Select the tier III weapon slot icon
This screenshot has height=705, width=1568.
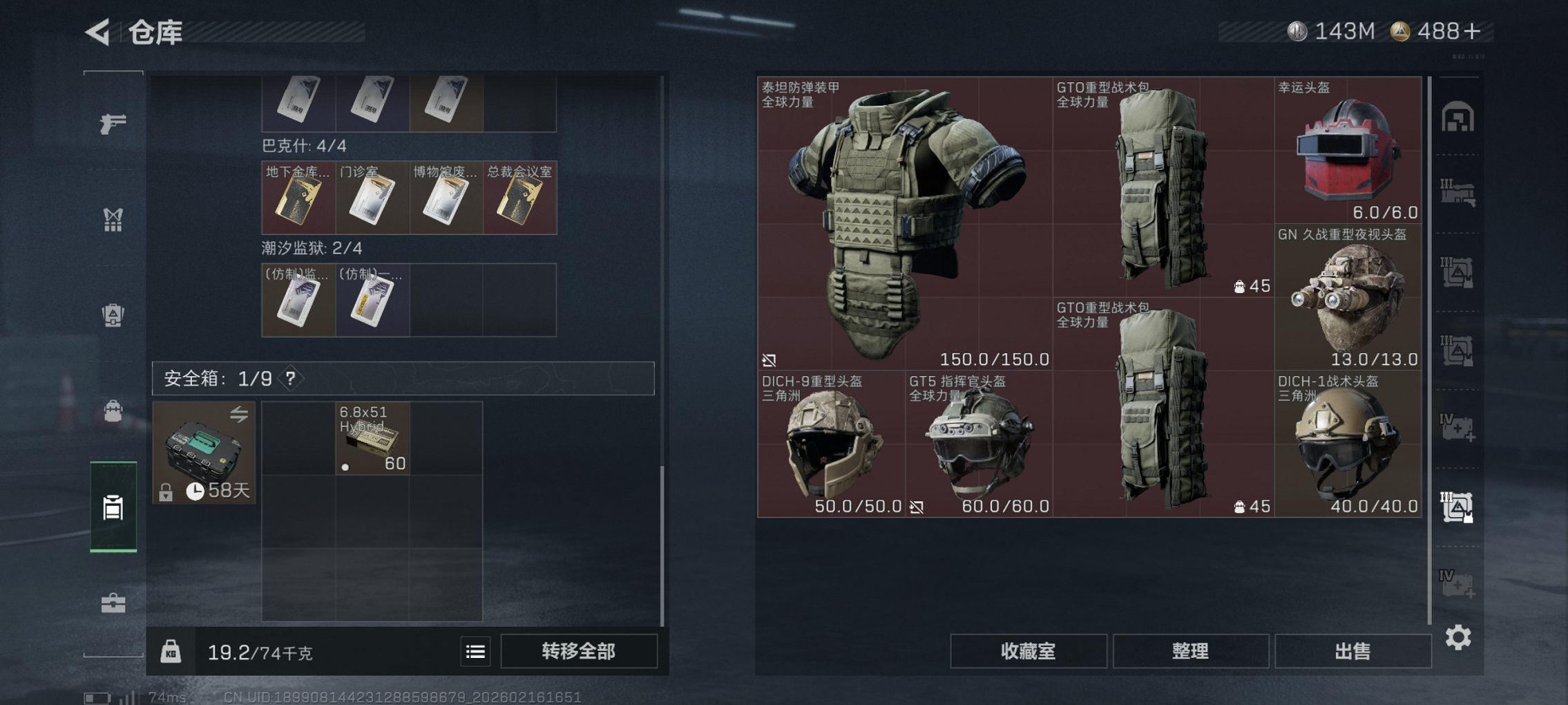[x=1460, y=194]
